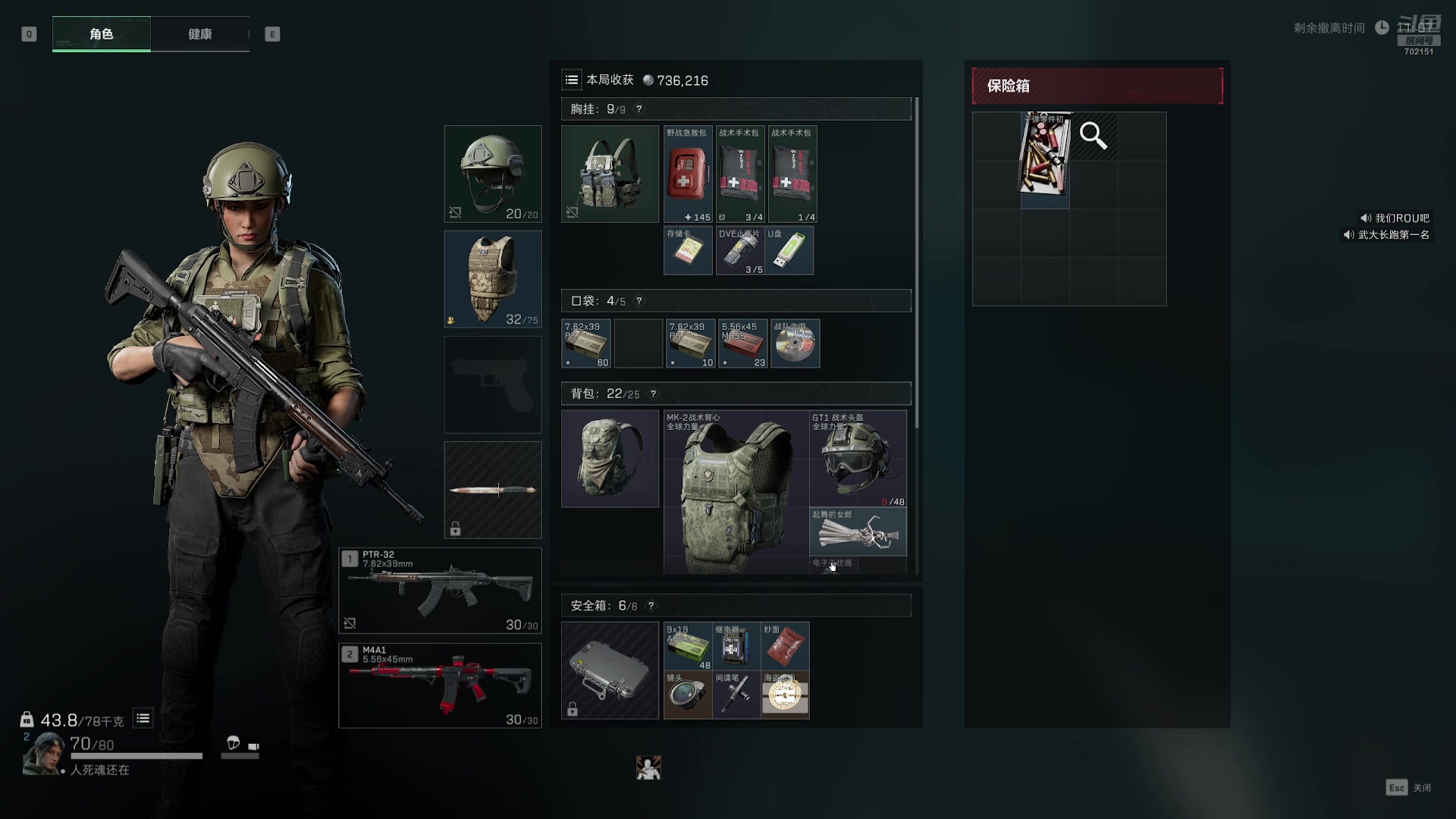Show the 胸挂 capacity help tooltip
Screen dimensions: 1456x819
639,109
